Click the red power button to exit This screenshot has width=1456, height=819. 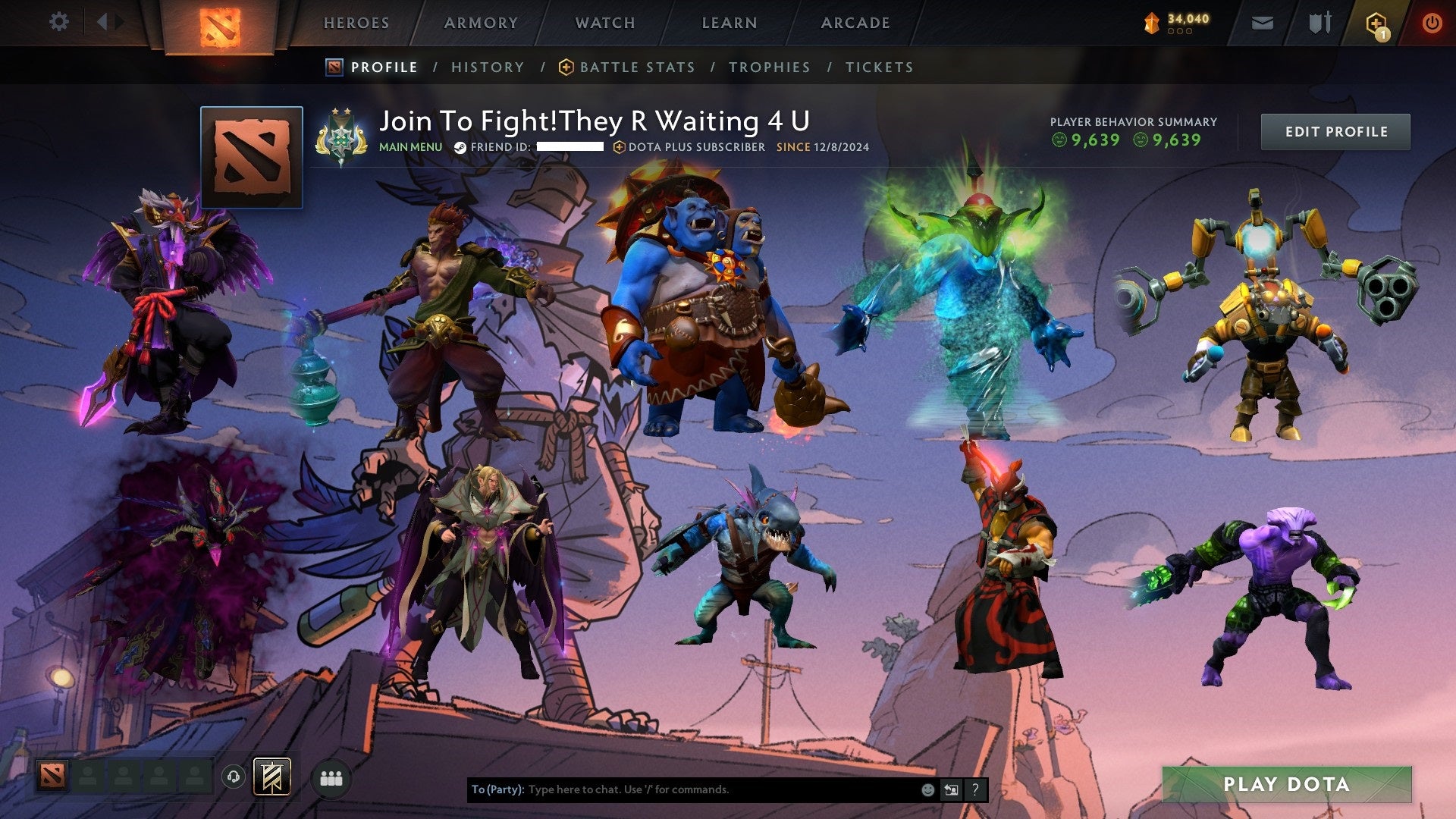1432,22
